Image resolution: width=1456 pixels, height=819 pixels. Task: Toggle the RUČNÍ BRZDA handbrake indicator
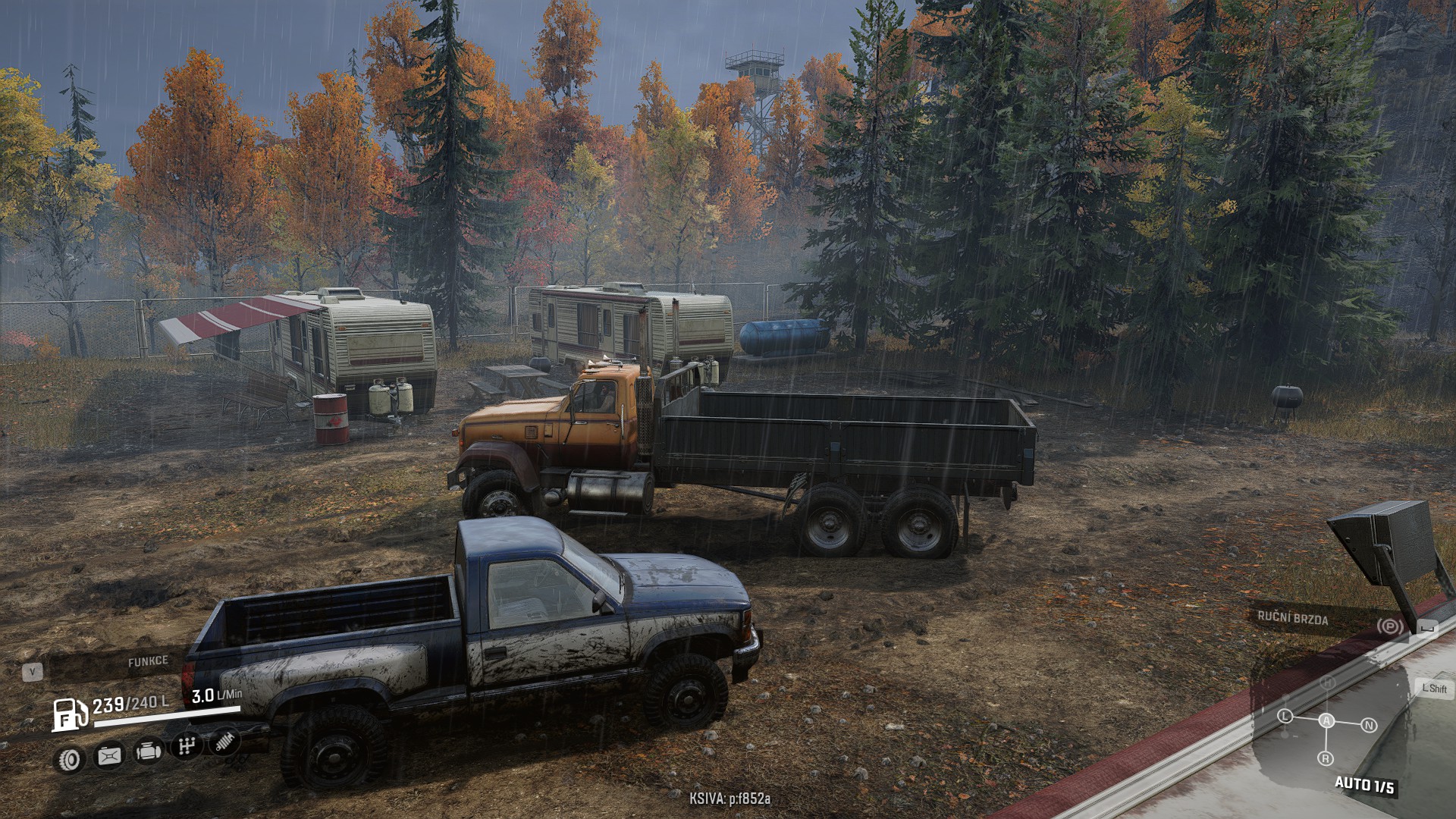[x=1389, y=626]
